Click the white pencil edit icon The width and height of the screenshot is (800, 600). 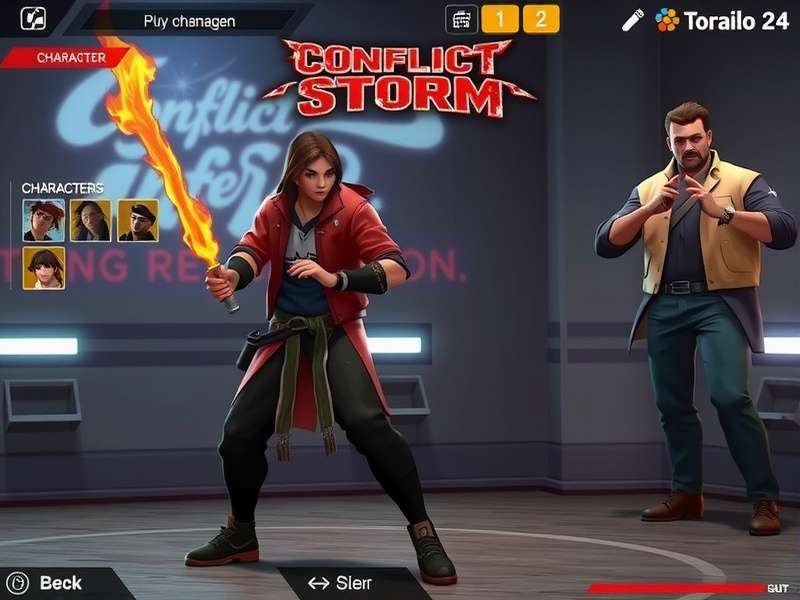pyautogui.click(x=632, y=20)
